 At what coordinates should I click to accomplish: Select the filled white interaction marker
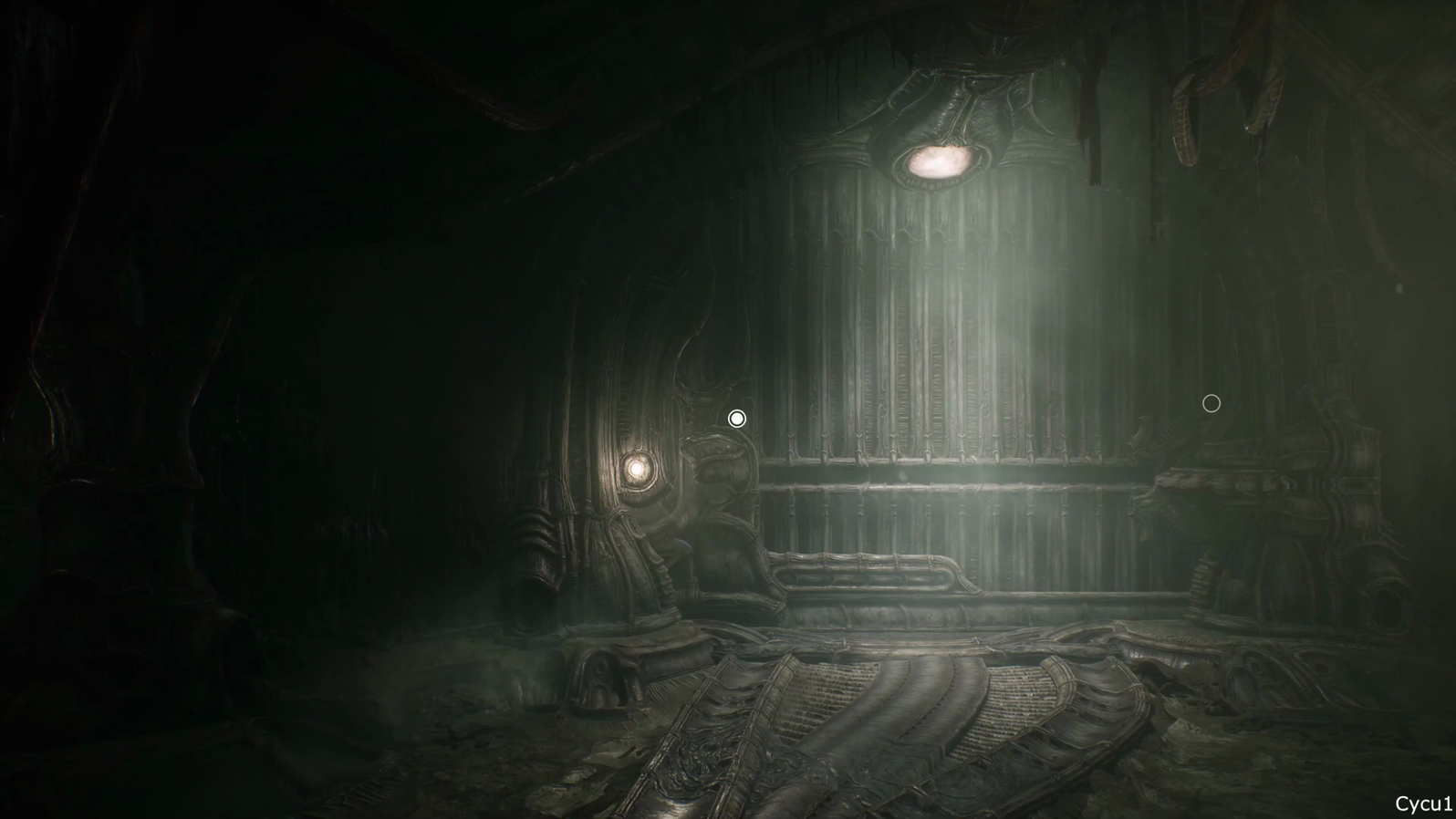pos(737,419)
